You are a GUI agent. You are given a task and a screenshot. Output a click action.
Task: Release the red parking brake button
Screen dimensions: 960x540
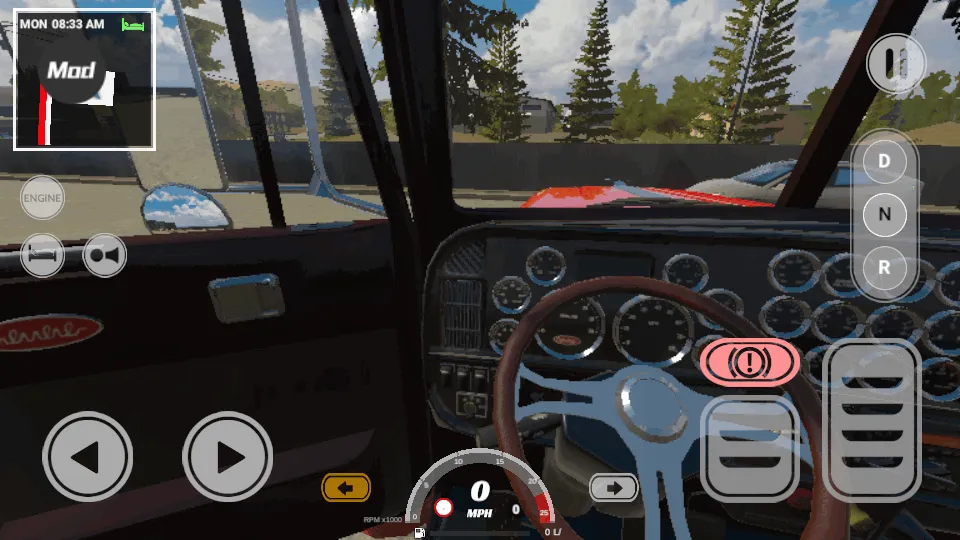[750, 362]
